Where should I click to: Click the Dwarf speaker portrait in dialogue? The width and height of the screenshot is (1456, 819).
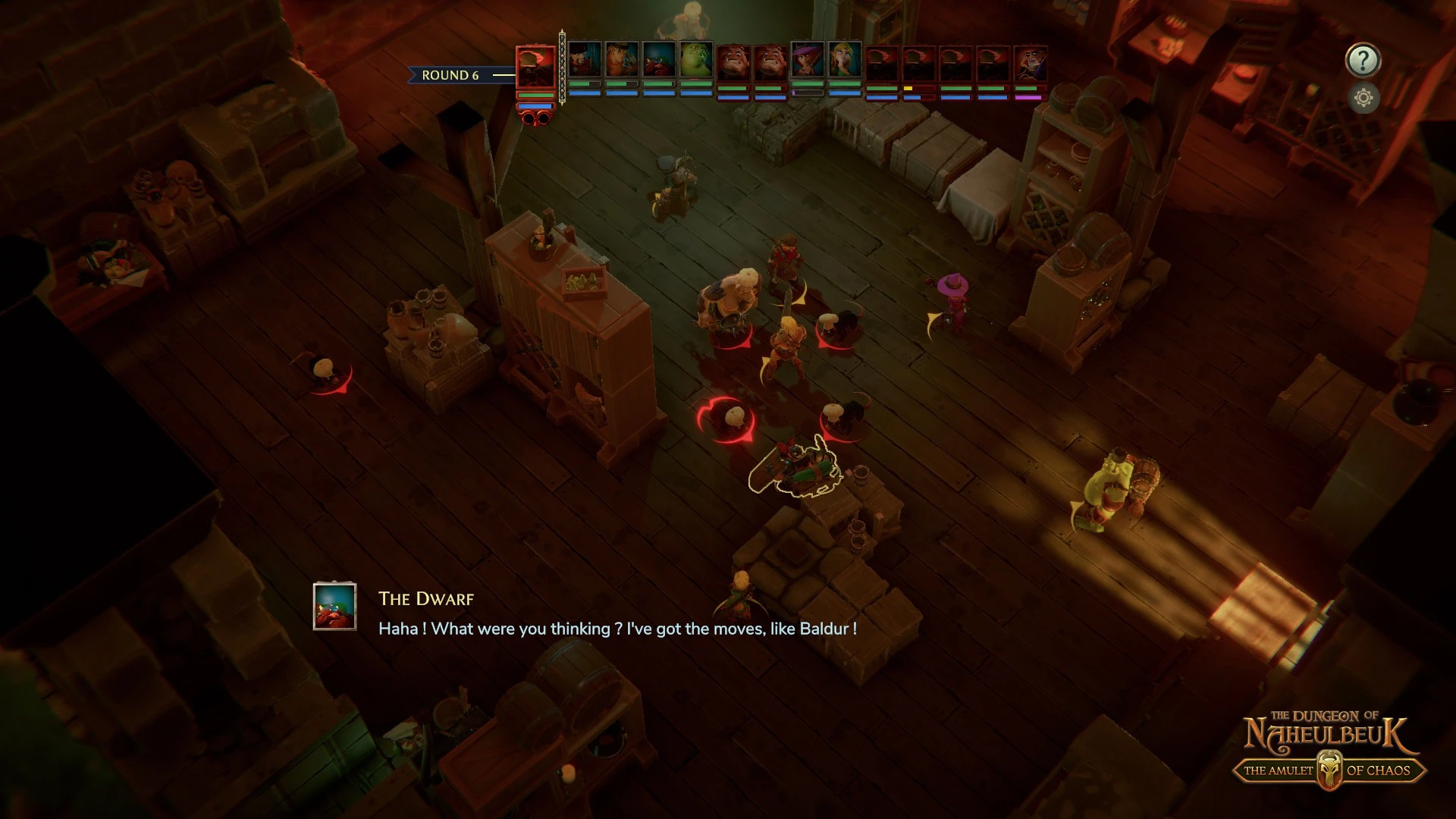[x=334, y=606]
